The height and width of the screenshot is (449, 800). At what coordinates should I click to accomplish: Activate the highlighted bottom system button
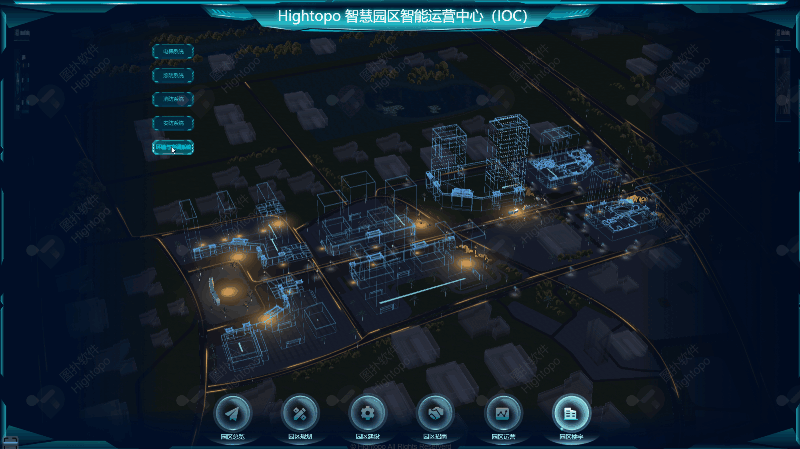[x=173, y=147]
